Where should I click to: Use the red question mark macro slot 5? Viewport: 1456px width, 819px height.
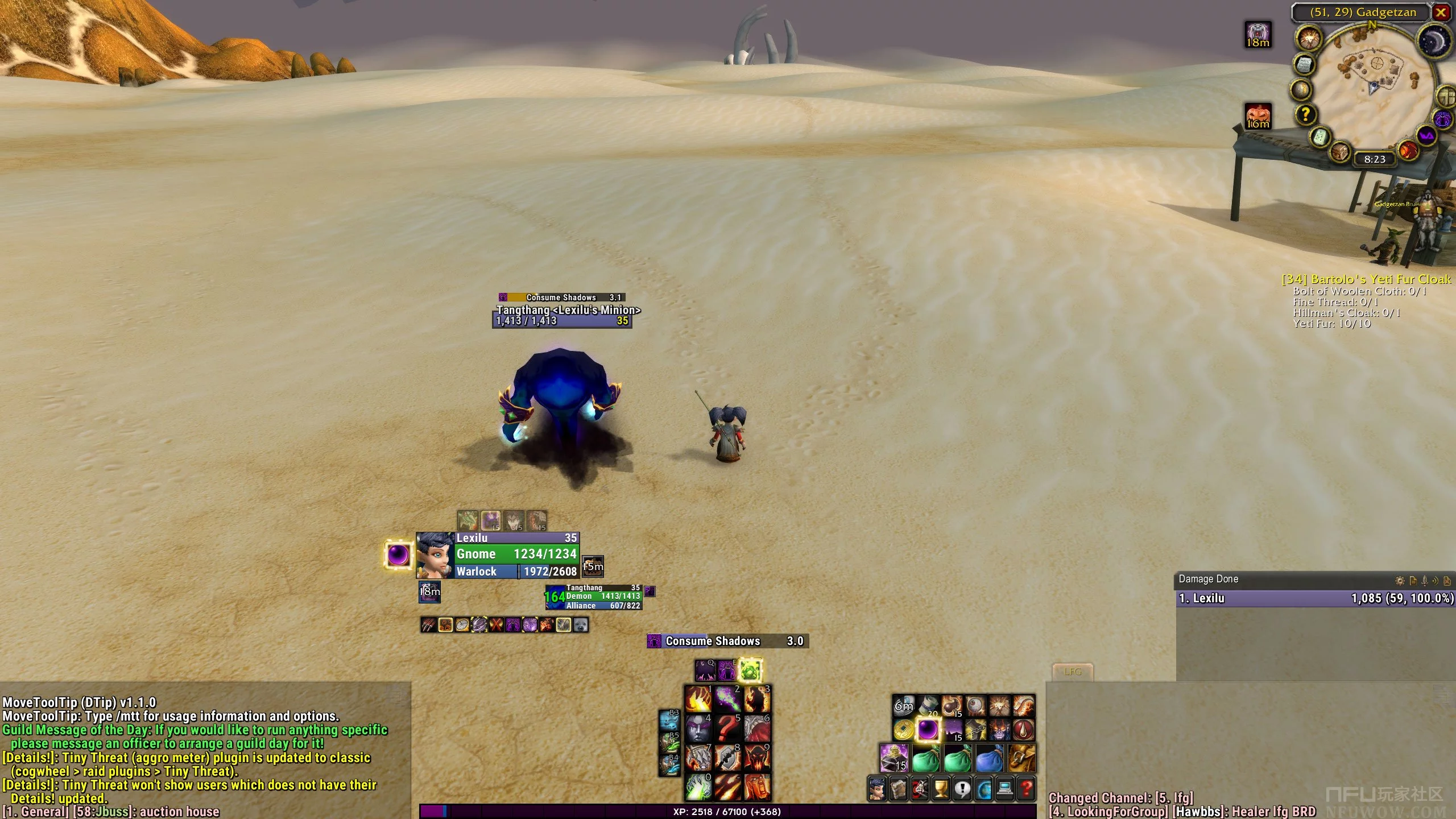[x=727, y=728]
